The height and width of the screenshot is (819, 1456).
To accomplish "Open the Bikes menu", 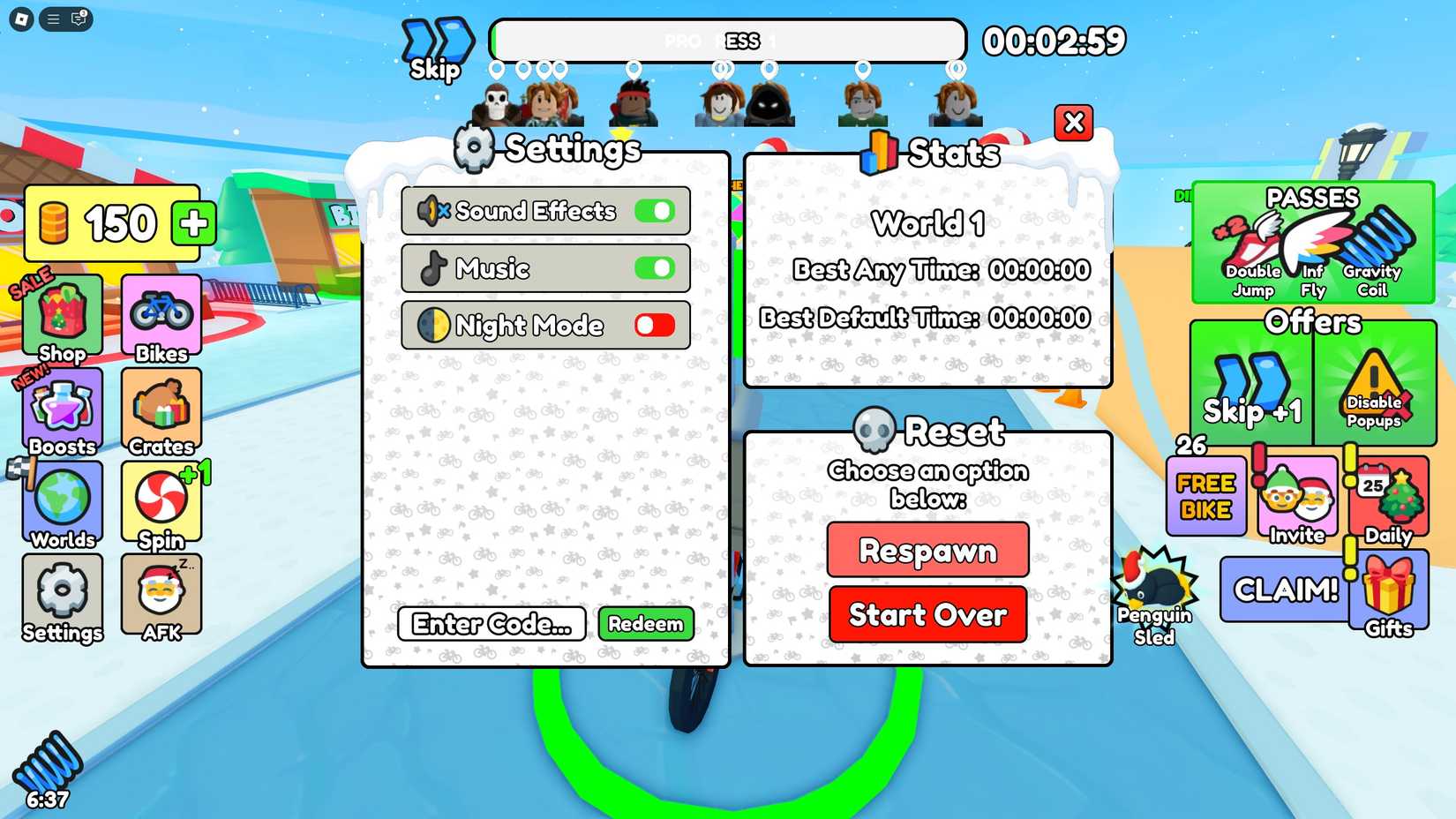I will (161, 318).
